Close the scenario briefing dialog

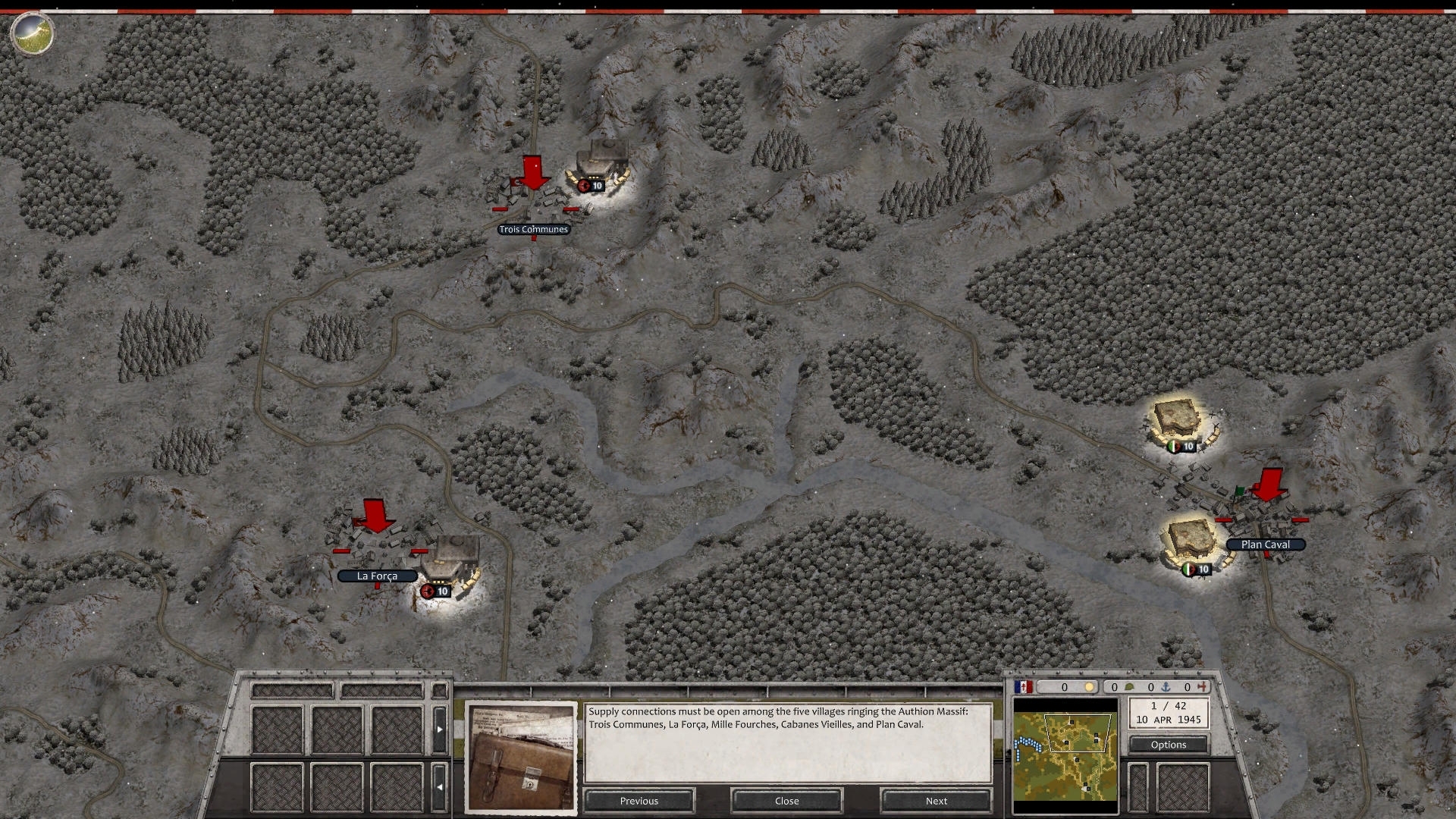pyautogui.click(x=786, y=800)
